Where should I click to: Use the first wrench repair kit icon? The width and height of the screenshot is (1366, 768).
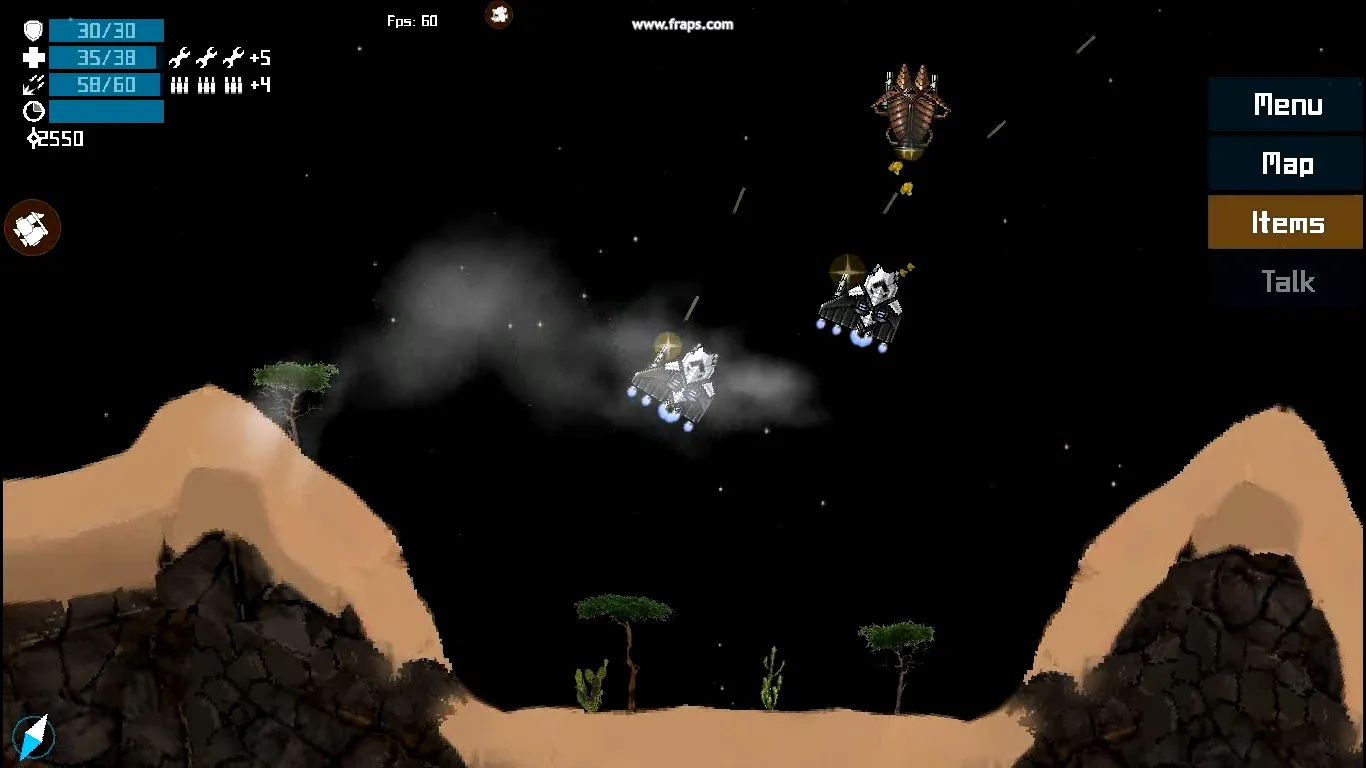coord(179,57)
